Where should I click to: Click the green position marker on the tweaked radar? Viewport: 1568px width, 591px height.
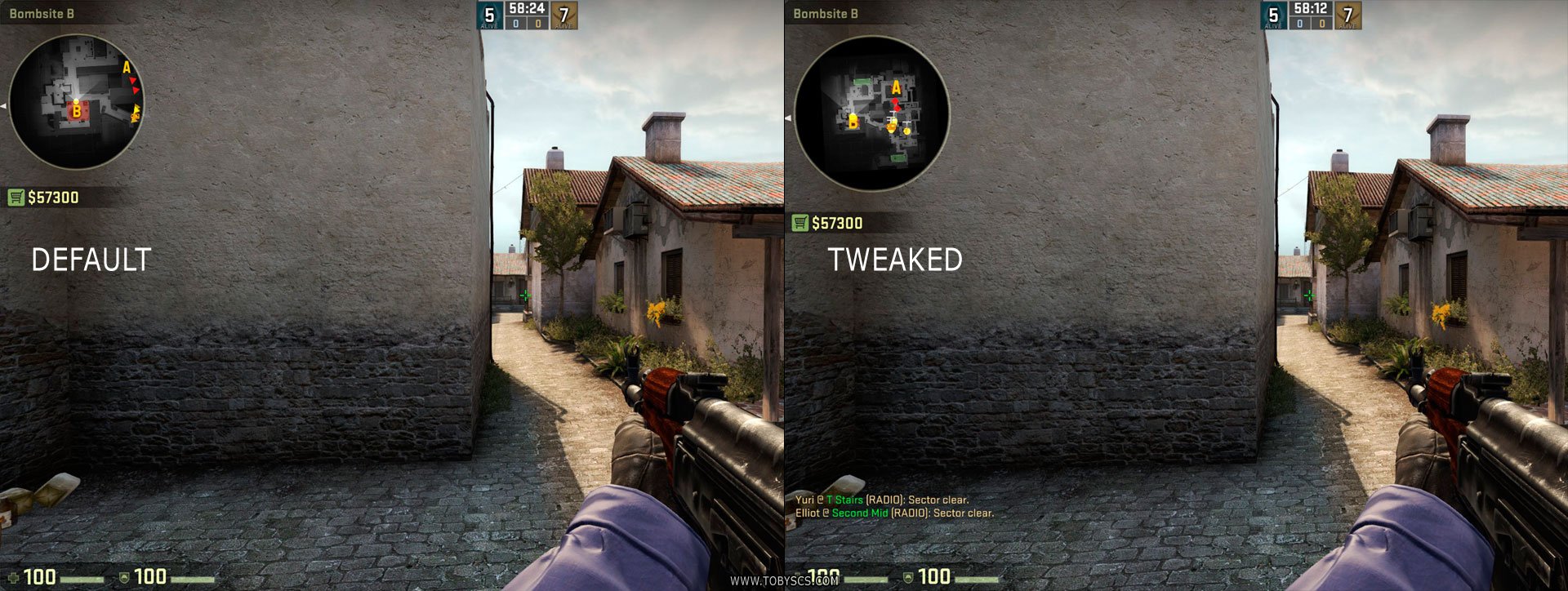[862, 82]
